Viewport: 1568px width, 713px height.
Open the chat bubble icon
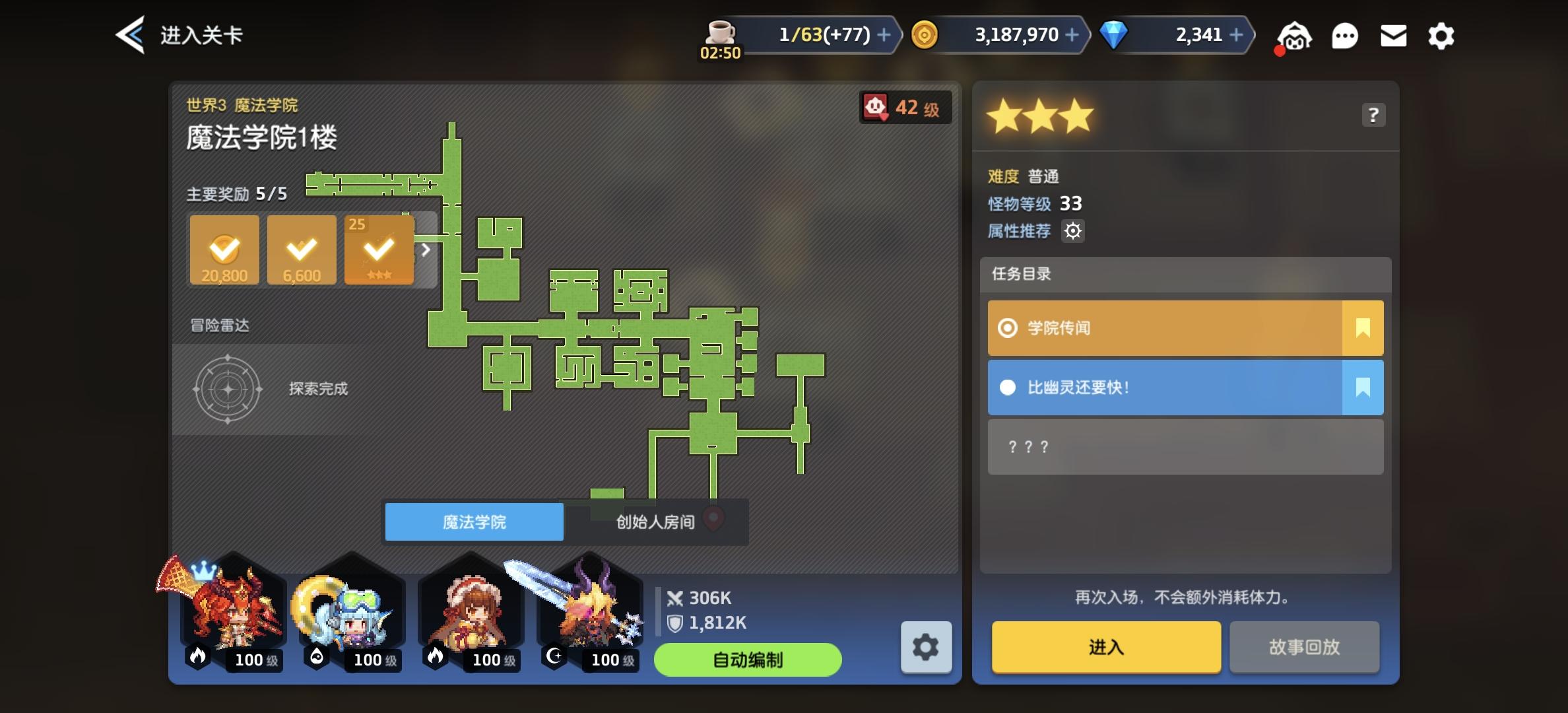point(1345,36)
